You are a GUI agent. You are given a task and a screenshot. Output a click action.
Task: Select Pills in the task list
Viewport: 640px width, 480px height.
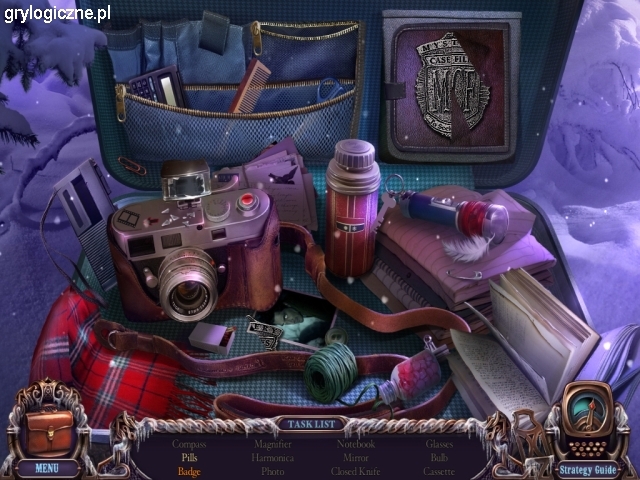(189, 457)
